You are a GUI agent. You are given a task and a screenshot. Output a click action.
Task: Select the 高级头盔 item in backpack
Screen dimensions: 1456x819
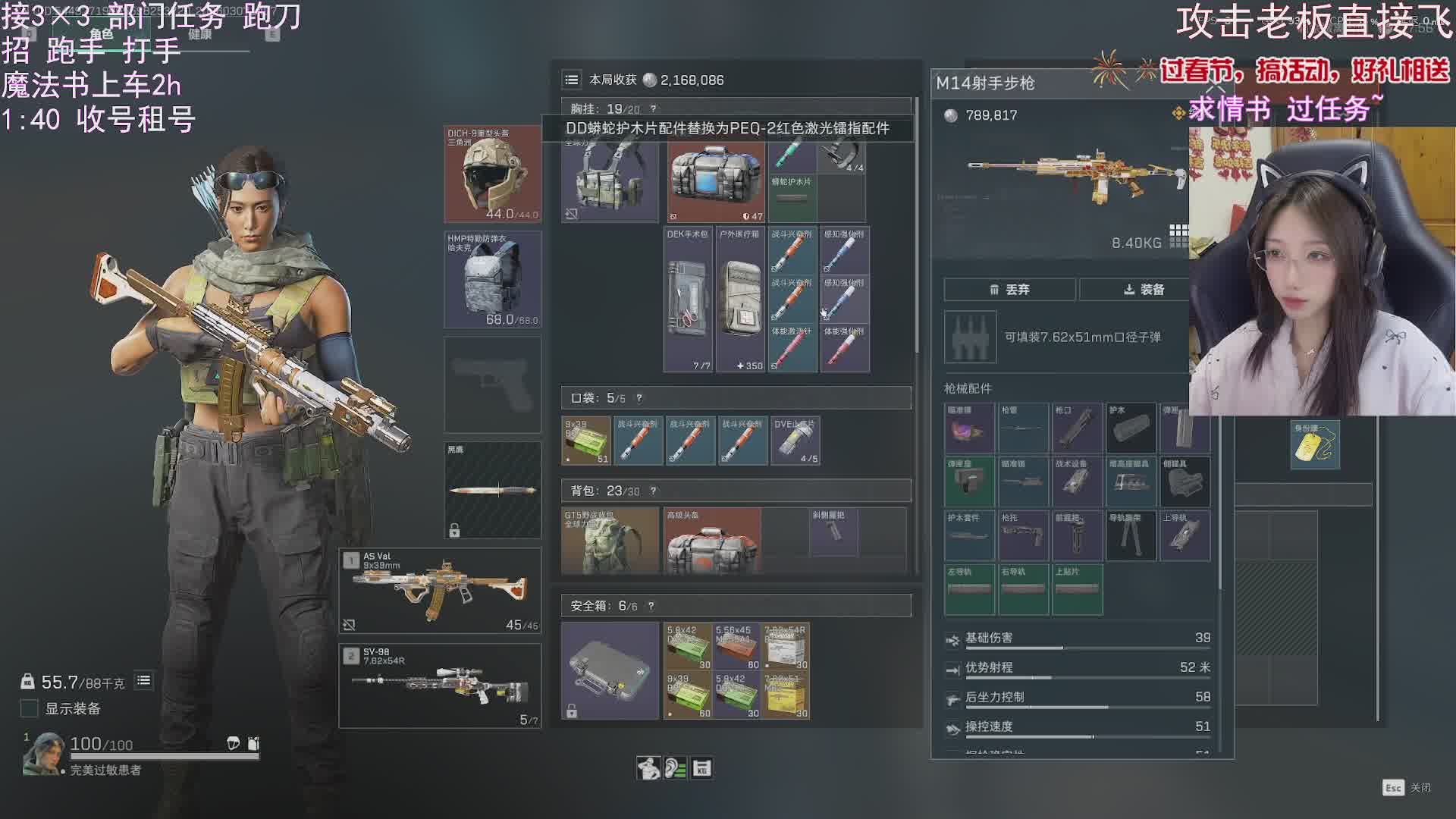pos(712,540)
